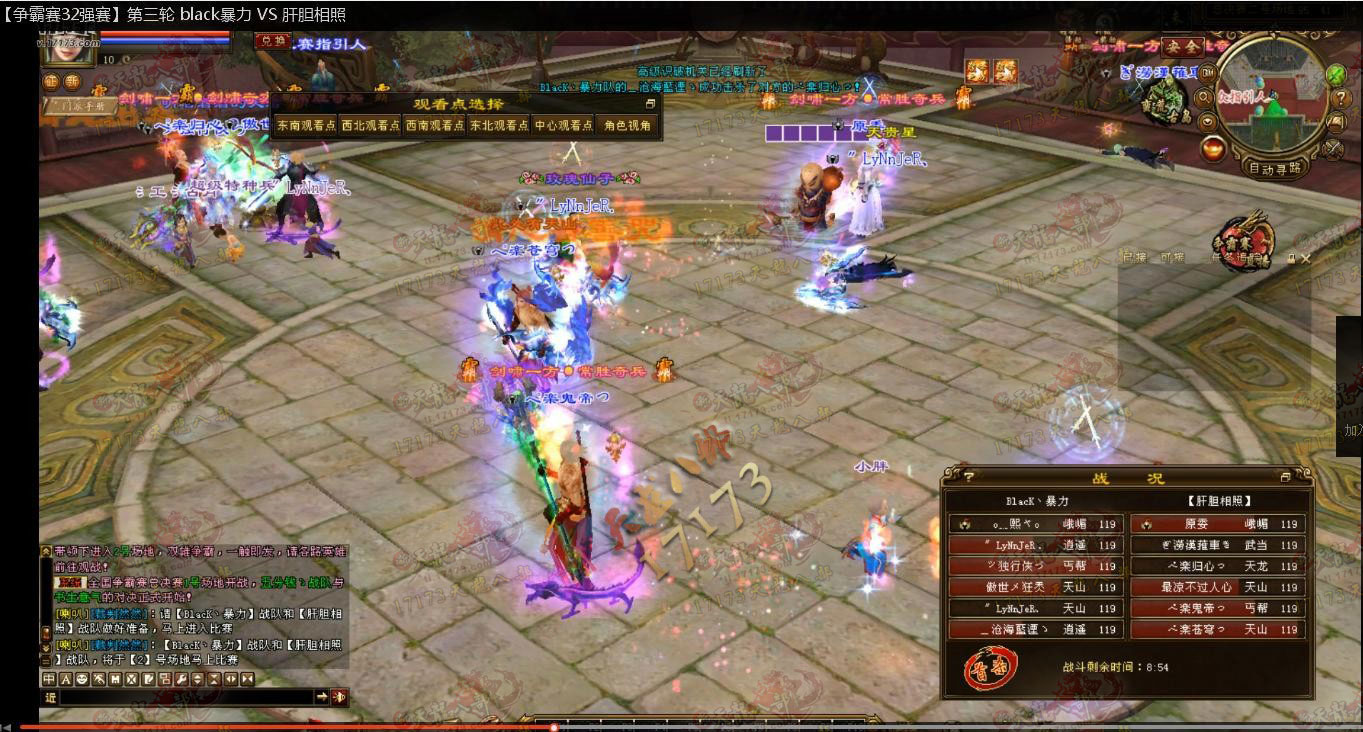This screenshot has height=732, width=1363.
Task: Select the 东南观看点 viewpoint button
Action: [x=305, y=126]
